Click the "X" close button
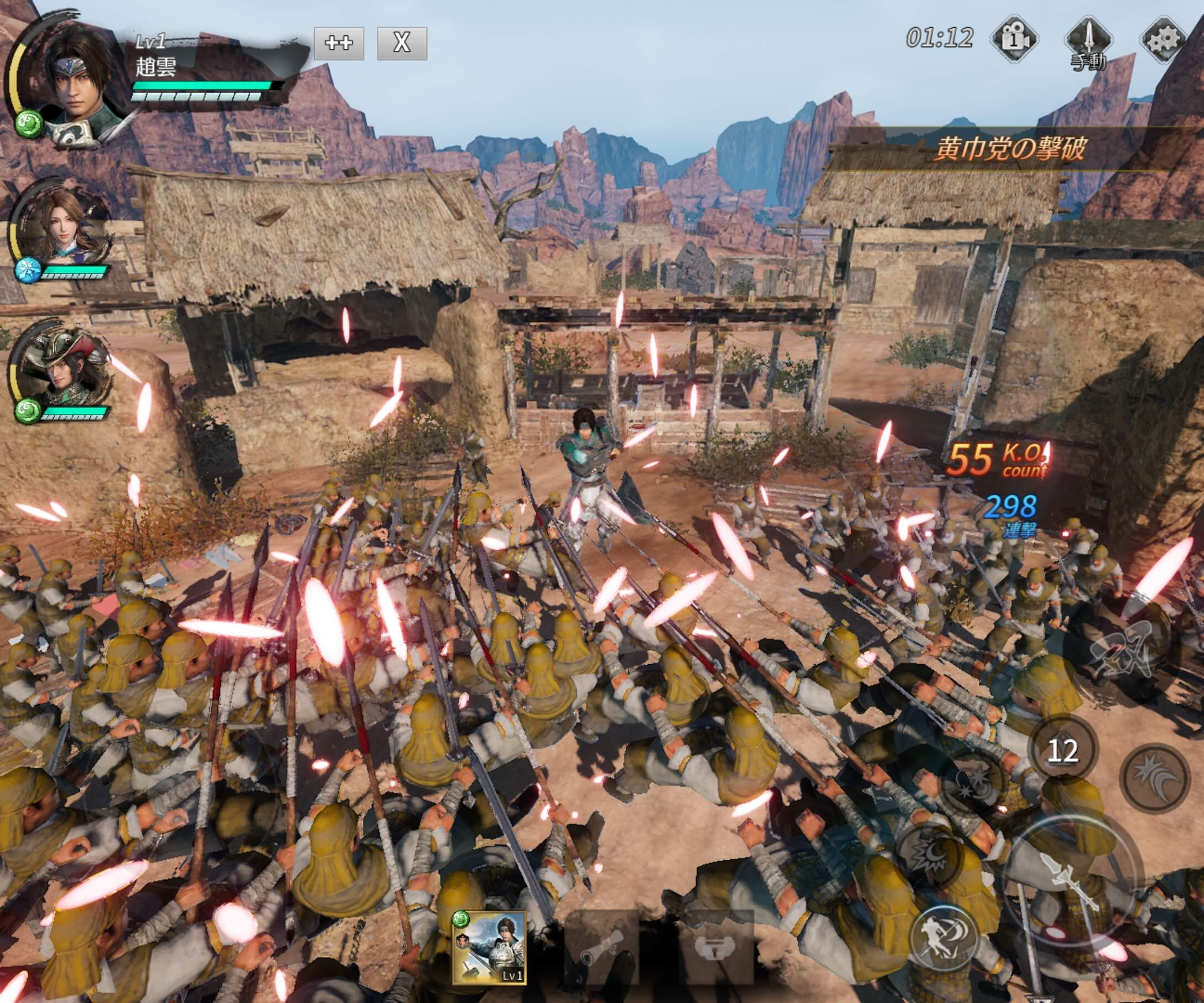Screen dimensions: 1204x1003 pos(402,43)
